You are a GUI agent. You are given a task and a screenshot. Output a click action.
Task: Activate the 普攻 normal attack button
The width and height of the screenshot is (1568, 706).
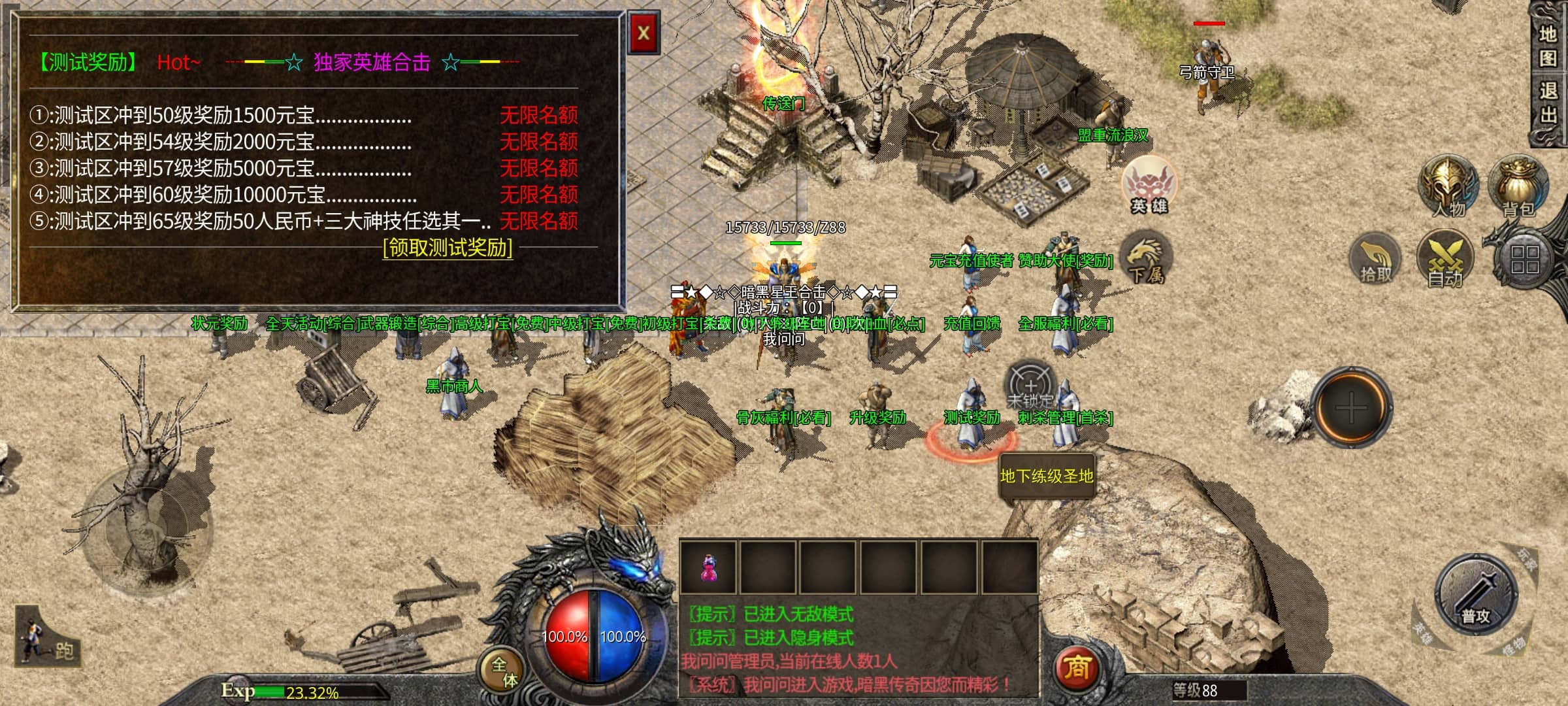1476,595
